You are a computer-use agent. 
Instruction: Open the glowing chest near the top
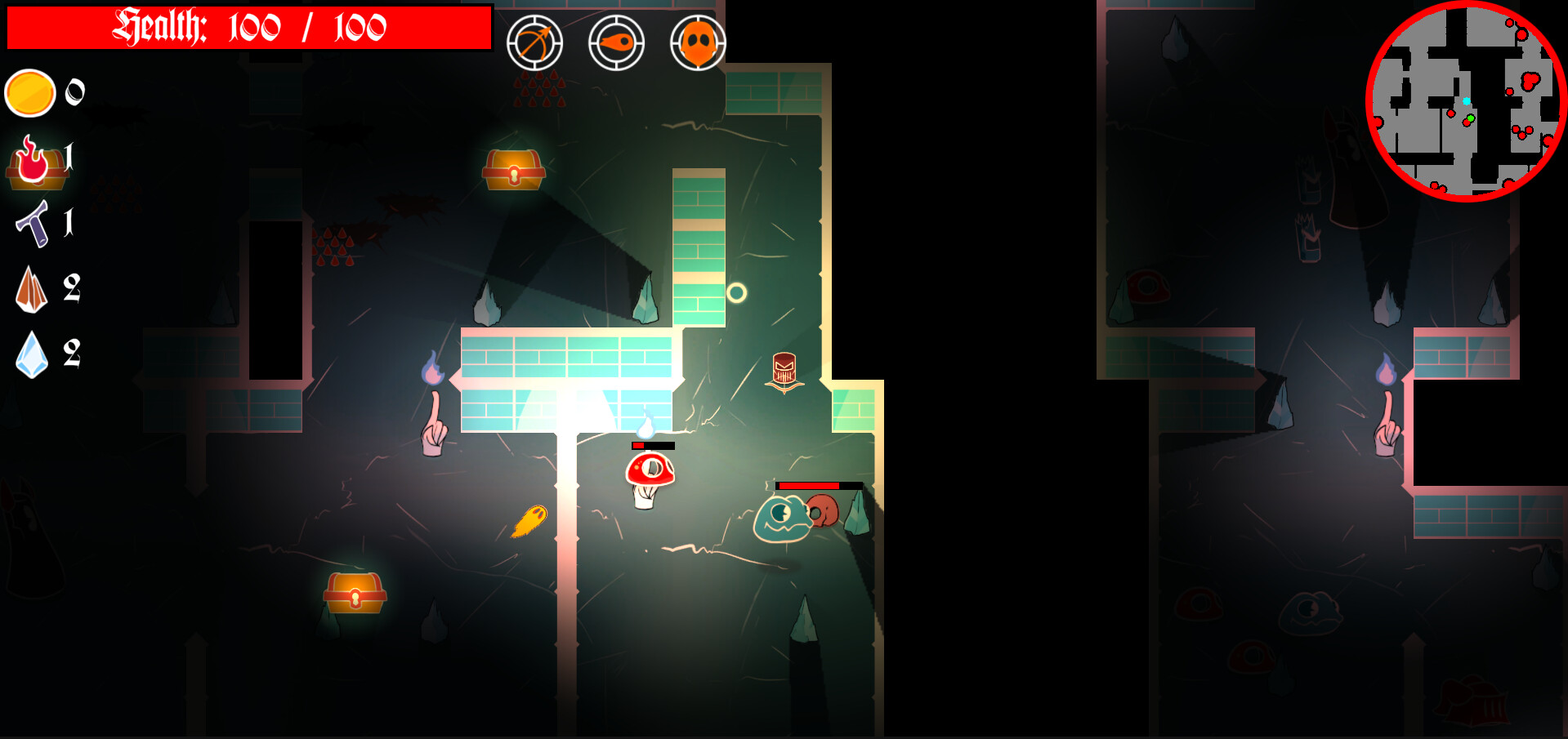click(x=515, y=169)
